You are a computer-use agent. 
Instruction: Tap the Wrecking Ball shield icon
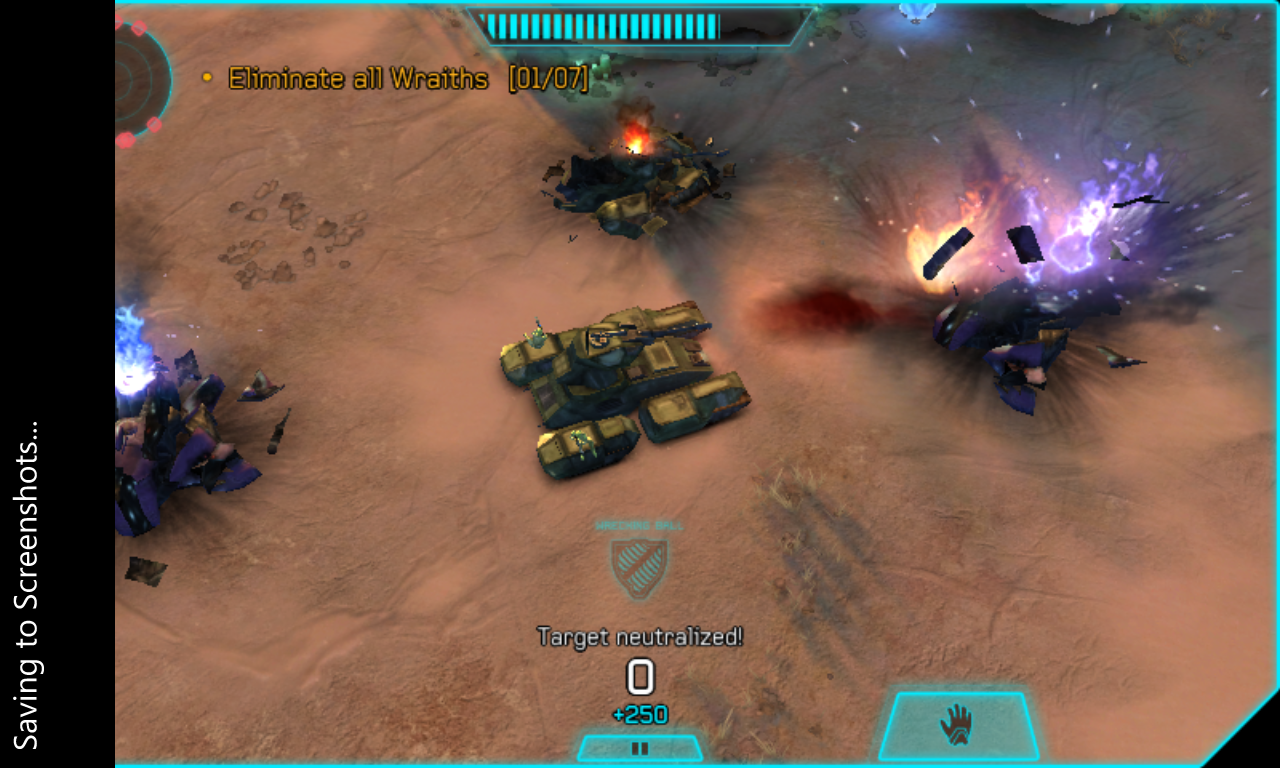tap(640, 567)
